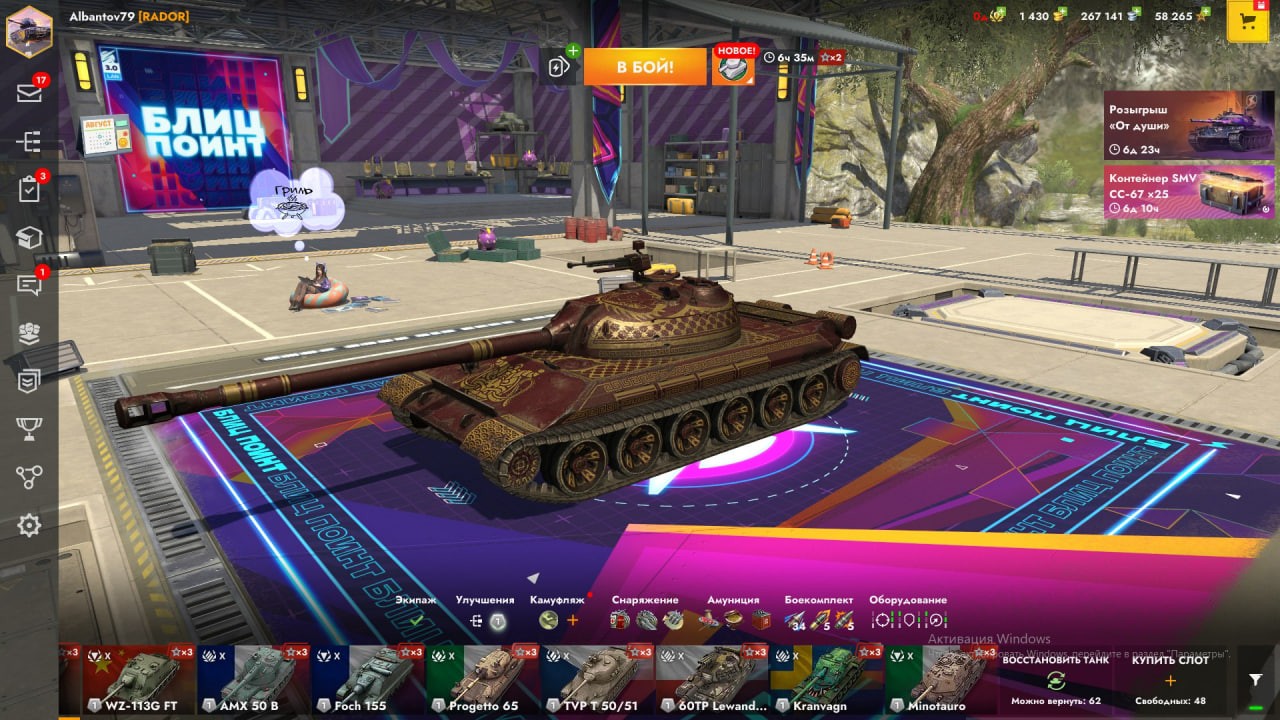This screenshot has height=720, width=1280.
Task: Open the mail inbox with 17 notifications
Action: coord(29,93)
